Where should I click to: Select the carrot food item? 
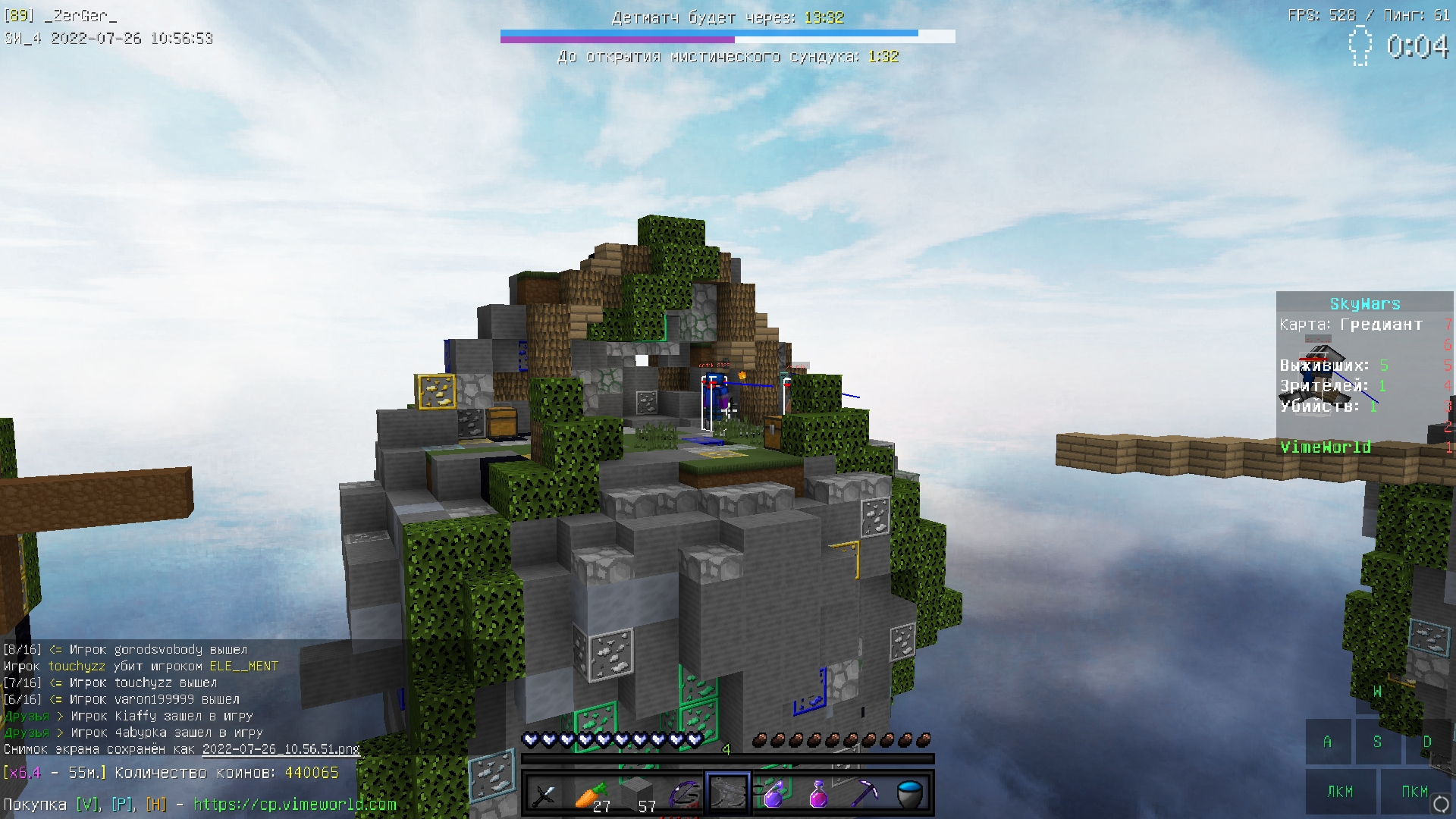(590, 792)
